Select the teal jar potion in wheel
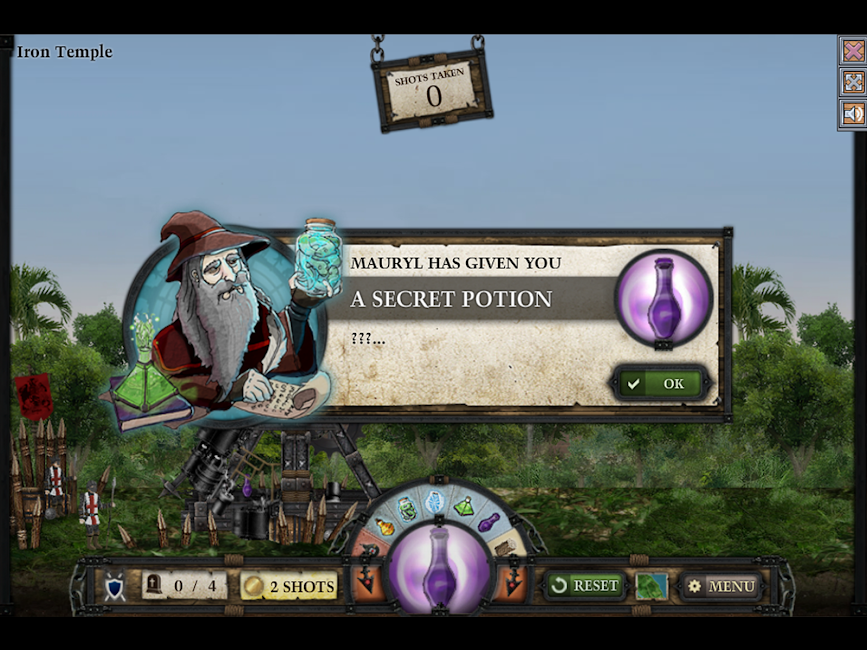Image resolution: width=867 pixels, height=650 pixels. point(407,508)
